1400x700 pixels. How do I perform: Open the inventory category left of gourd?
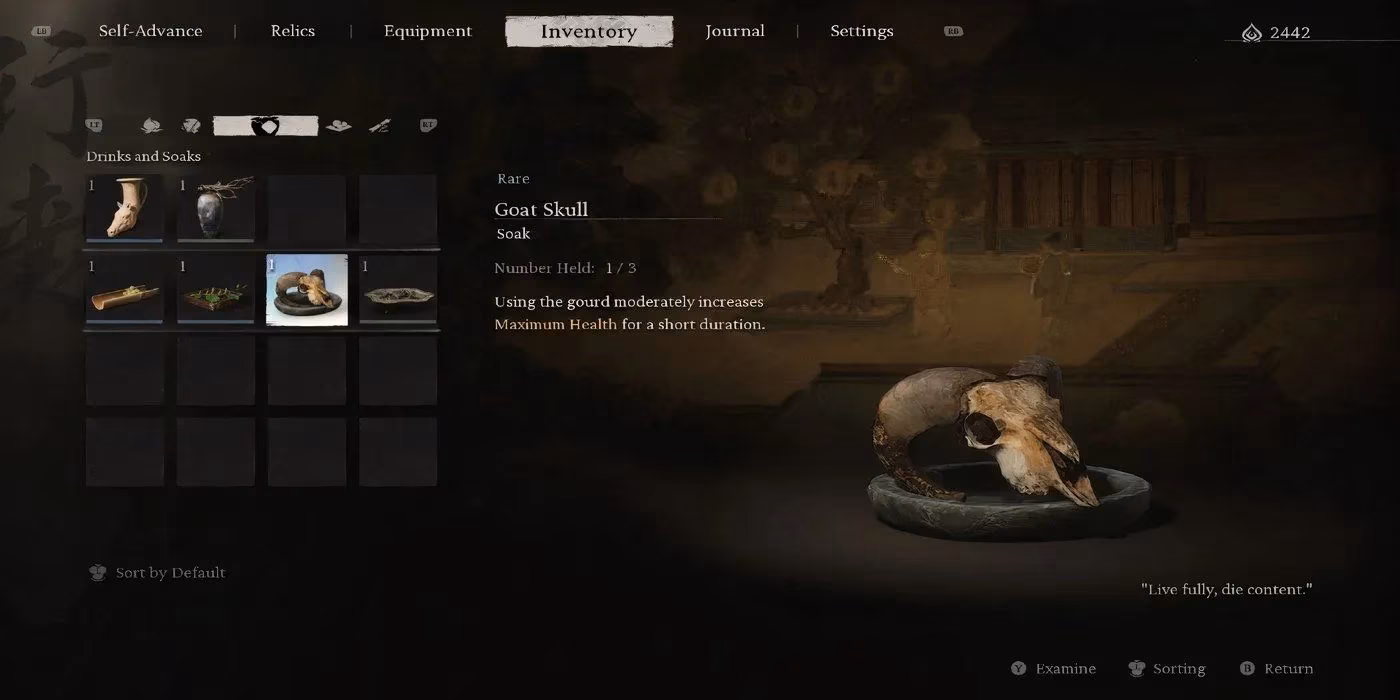pos(191,126)
